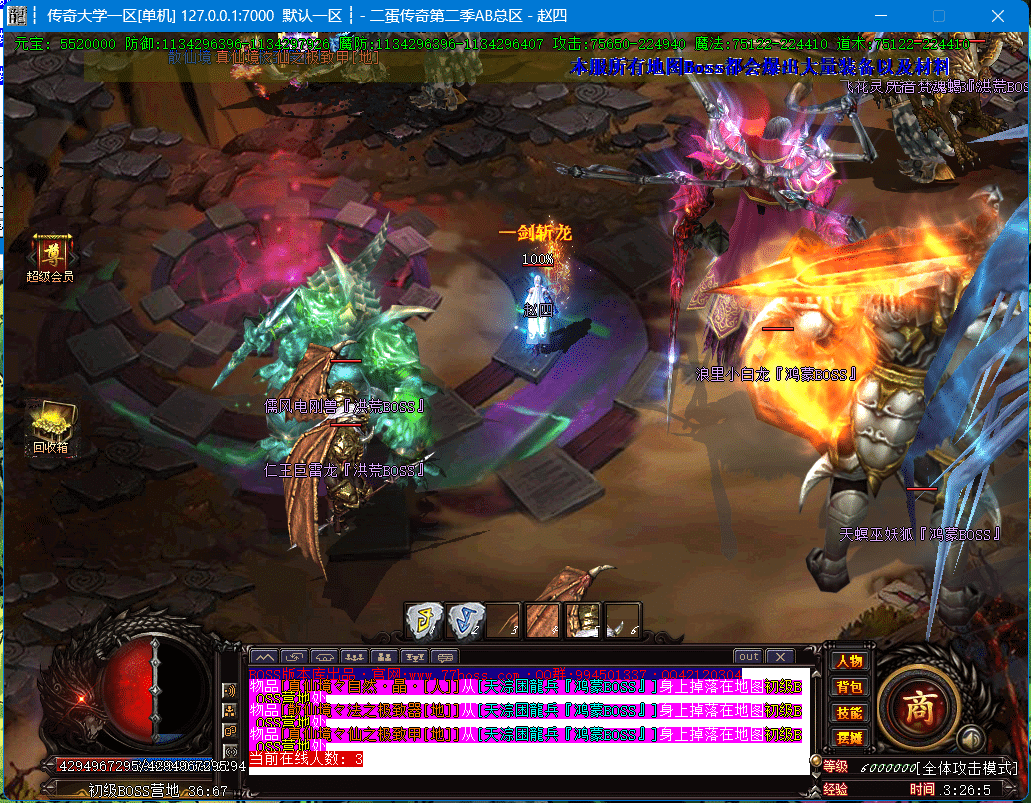Open the 摆摊 stall button
The width and height of the screenshot is (1031, 803).
(x=849, y=738)
